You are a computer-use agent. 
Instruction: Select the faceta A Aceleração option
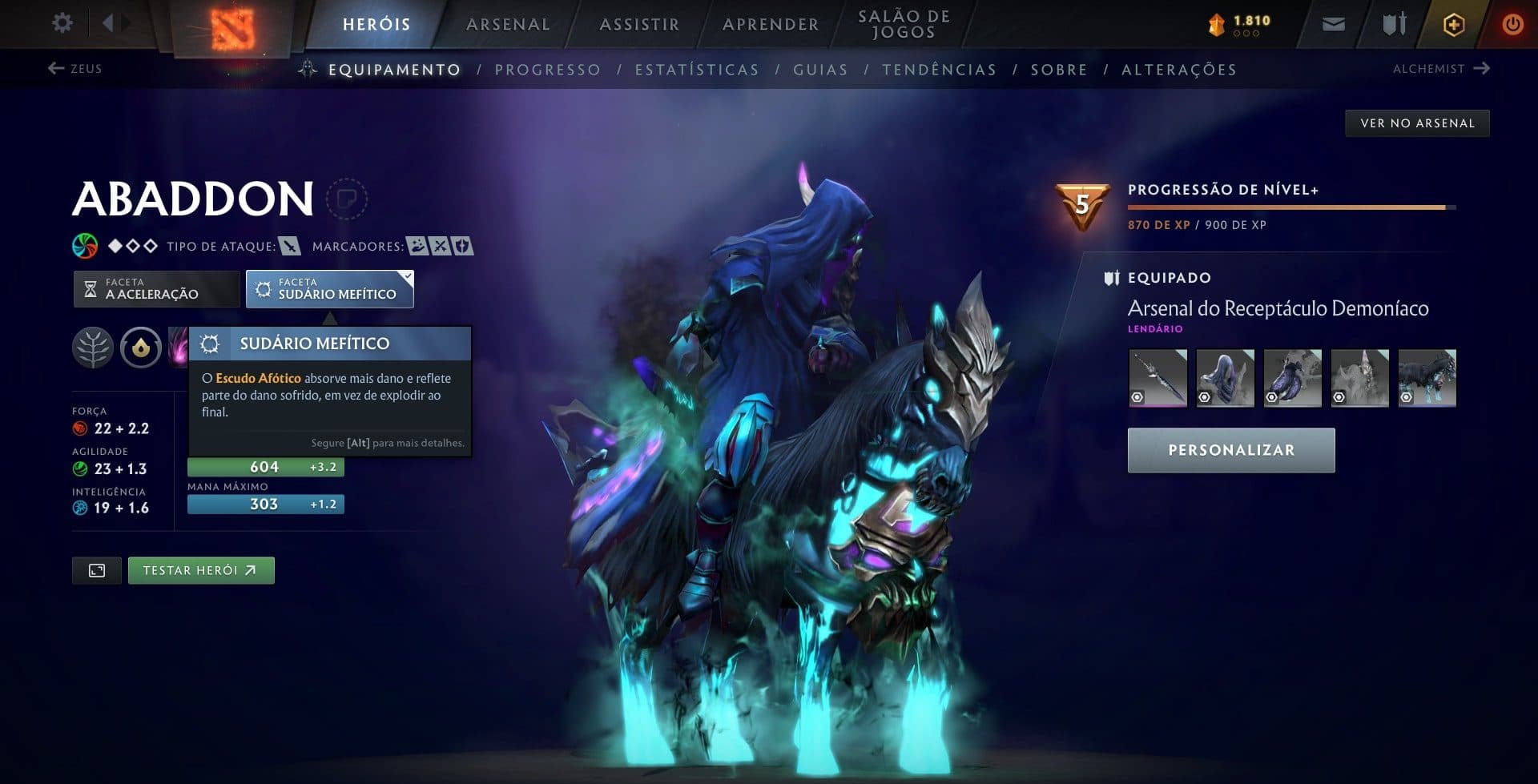(156, 288)
